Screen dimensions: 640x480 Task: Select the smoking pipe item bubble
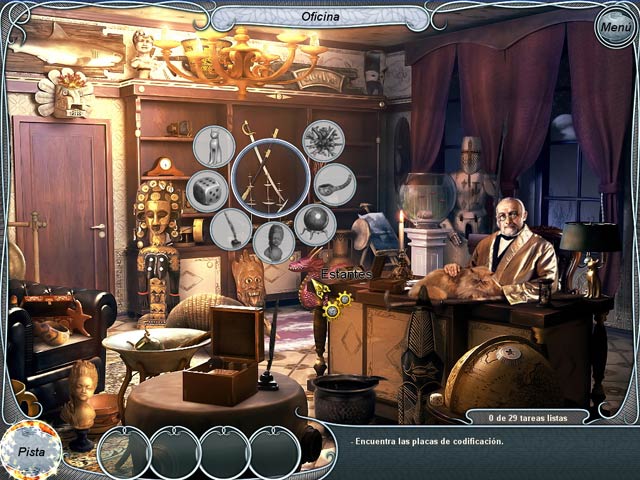[335, 184]
